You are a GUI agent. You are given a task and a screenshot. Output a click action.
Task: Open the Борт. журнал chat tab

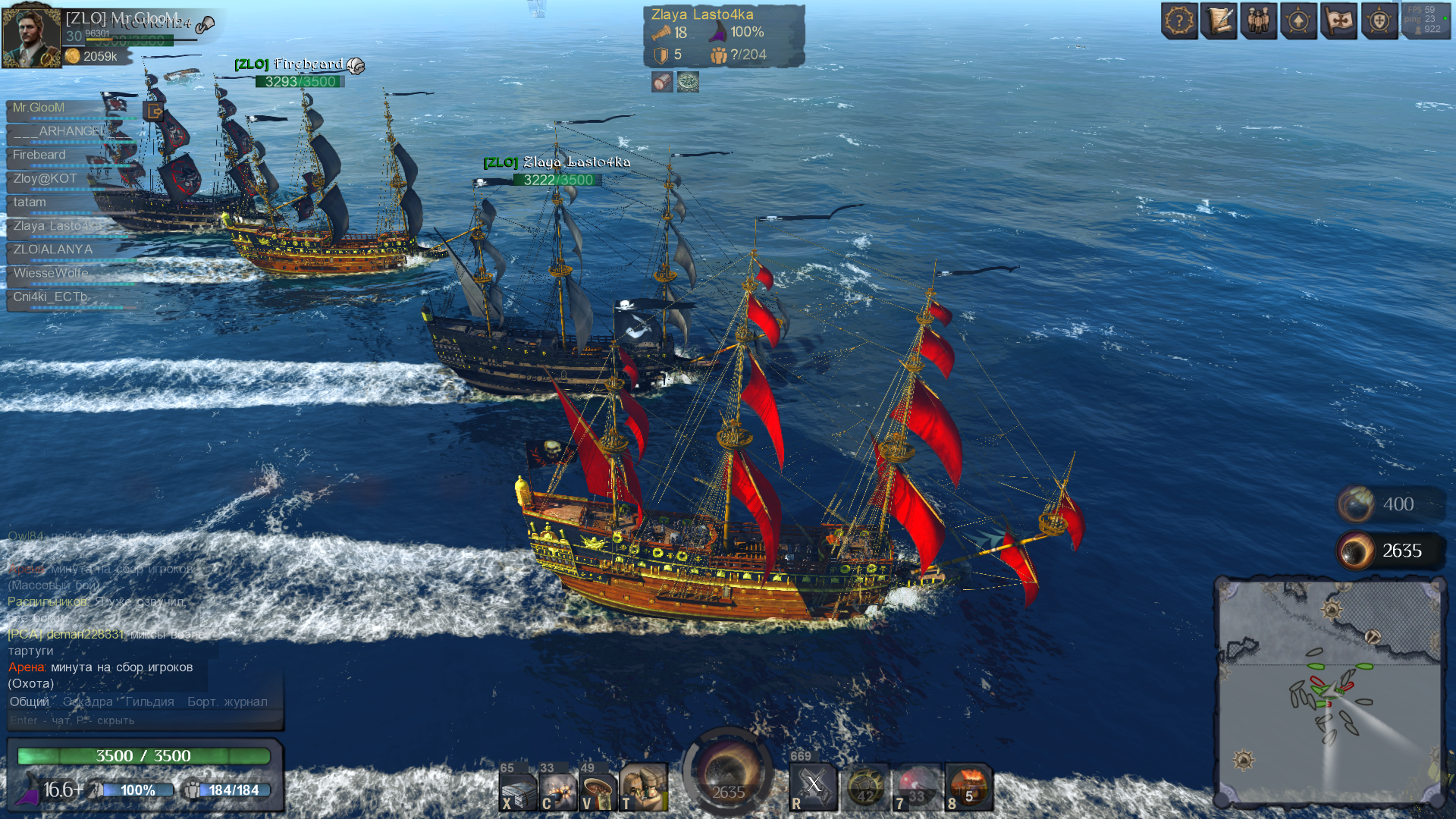point(227,702)
